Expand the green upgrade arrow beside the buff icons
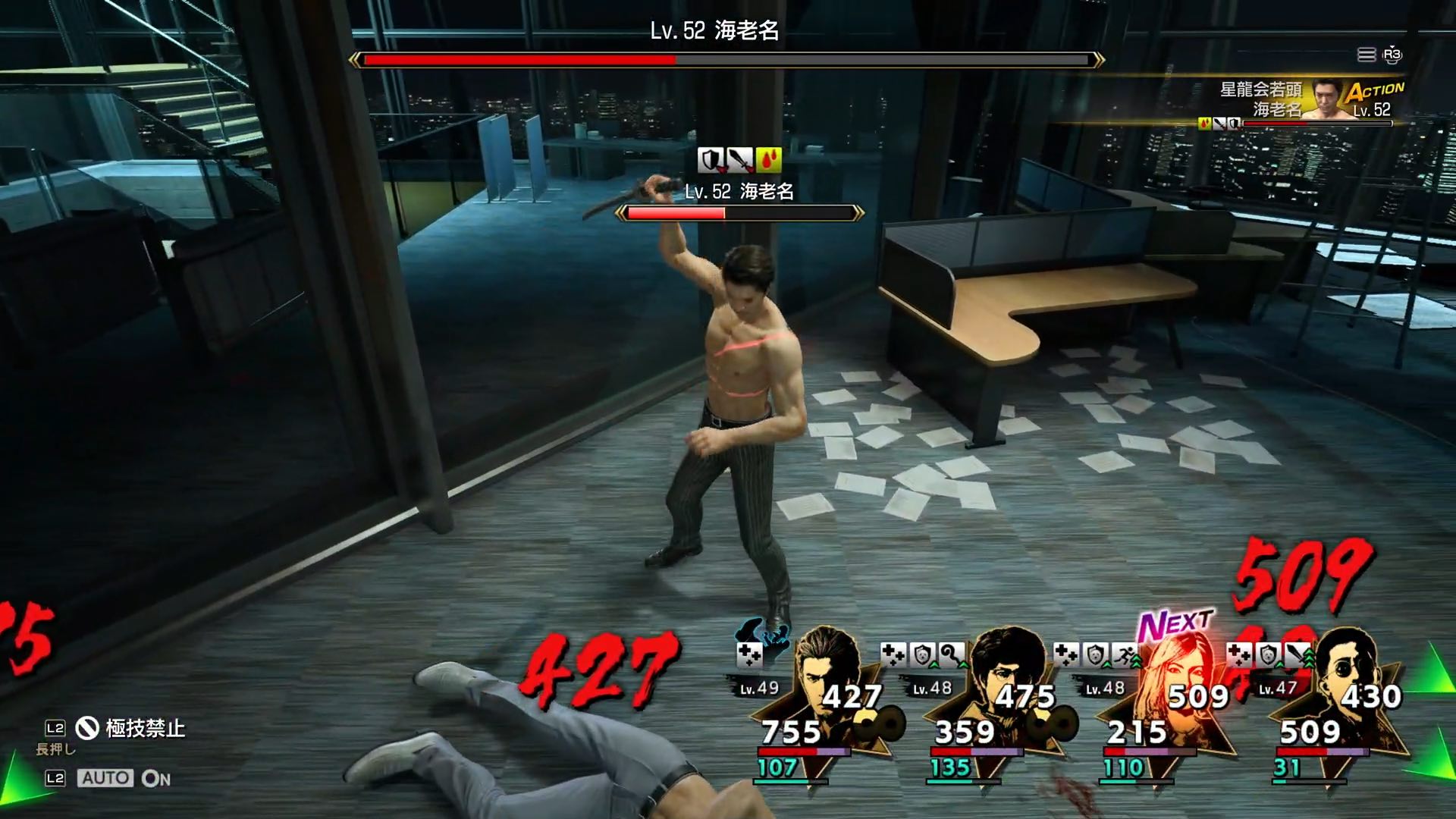 point(1310,659)
